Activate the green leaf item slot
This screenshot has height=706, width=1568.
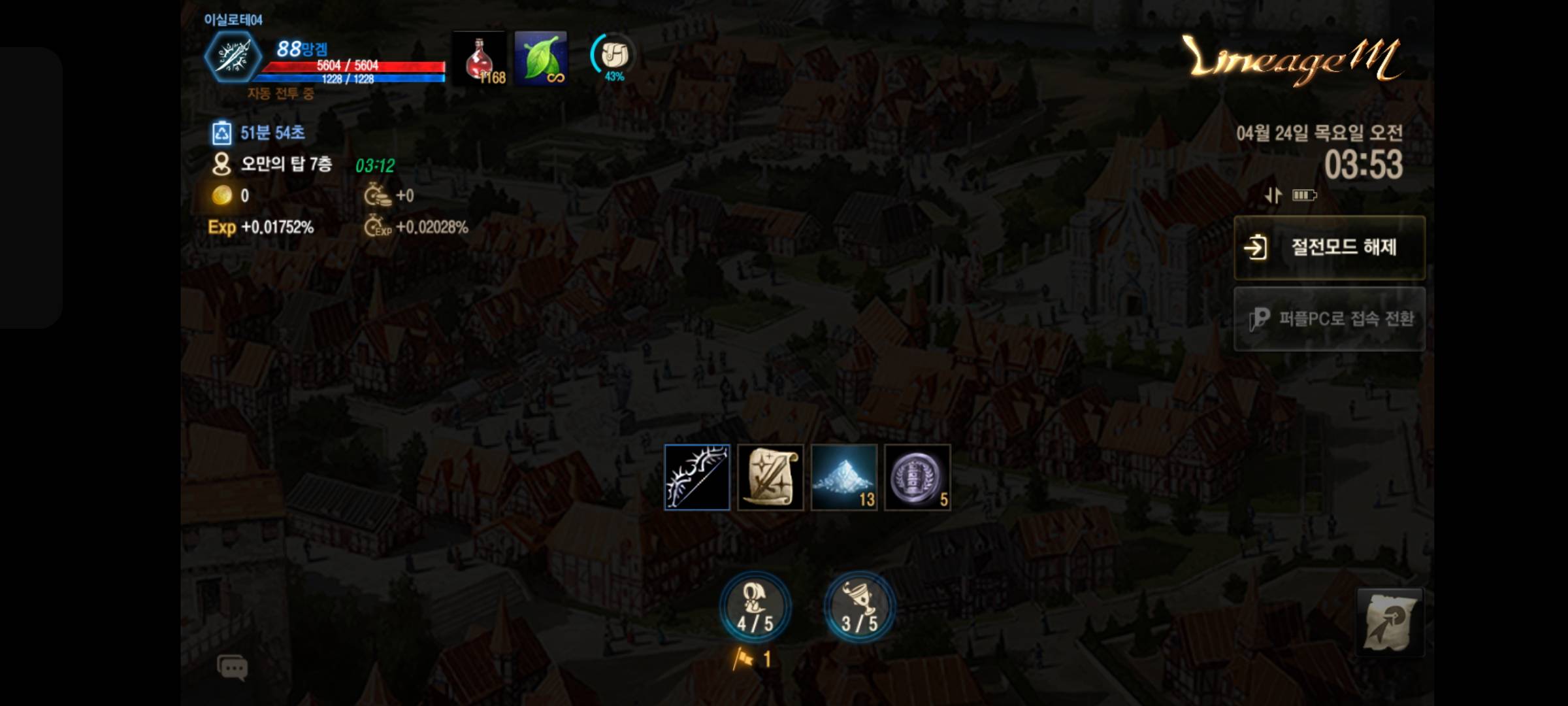click(540, 58)
